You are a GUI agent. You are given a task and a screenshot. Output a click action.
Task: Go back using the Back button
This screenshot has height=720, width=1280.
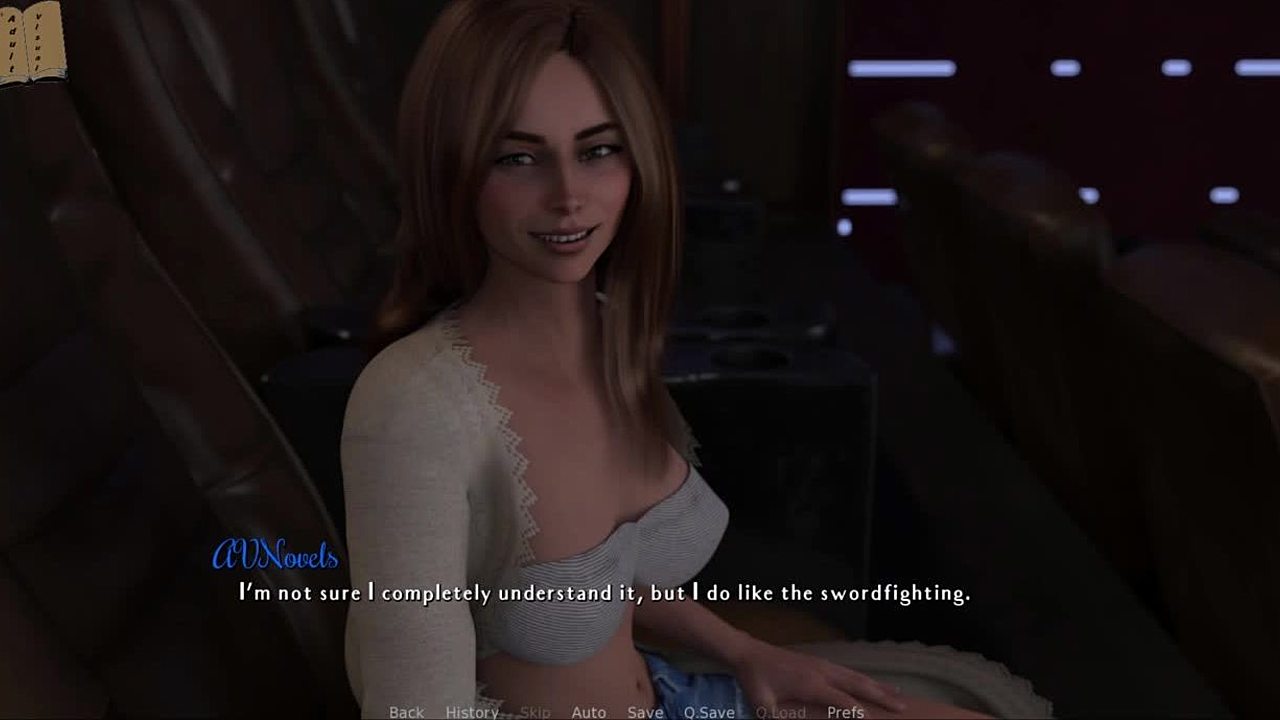pyautogui.click(x=406, y=712)
